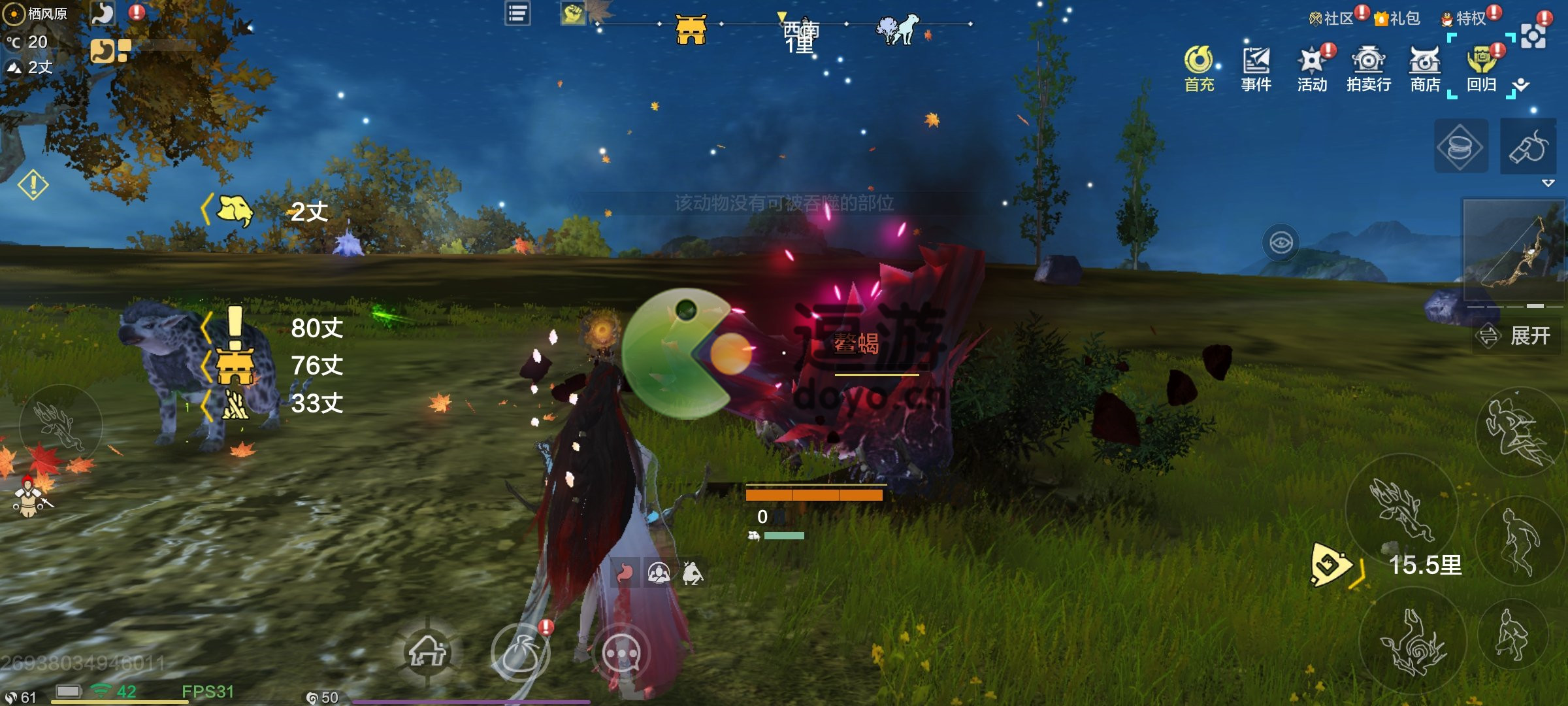The height and width of the screenshot is (706, 1568).
Task: Toggle the eye visibility button
Action: click(x=1281, y=243)
